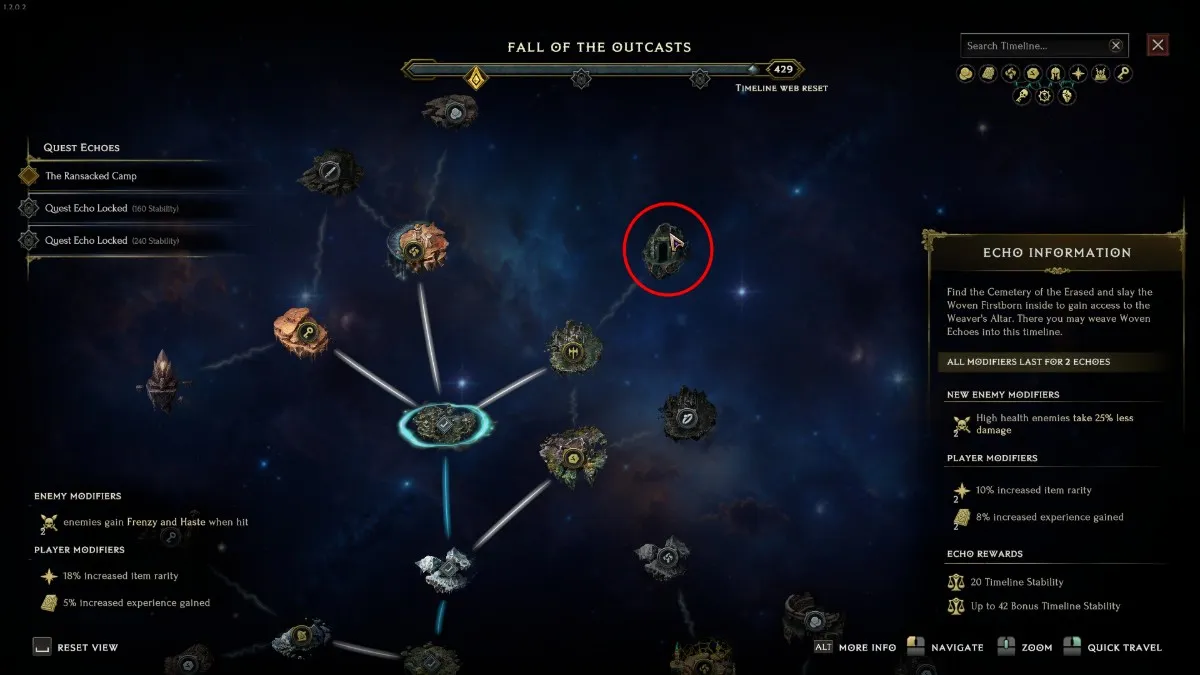Screen dimensions: 1200x675
Task: Toggle the tablet experience filter icon
Action: tap(988, 73)
